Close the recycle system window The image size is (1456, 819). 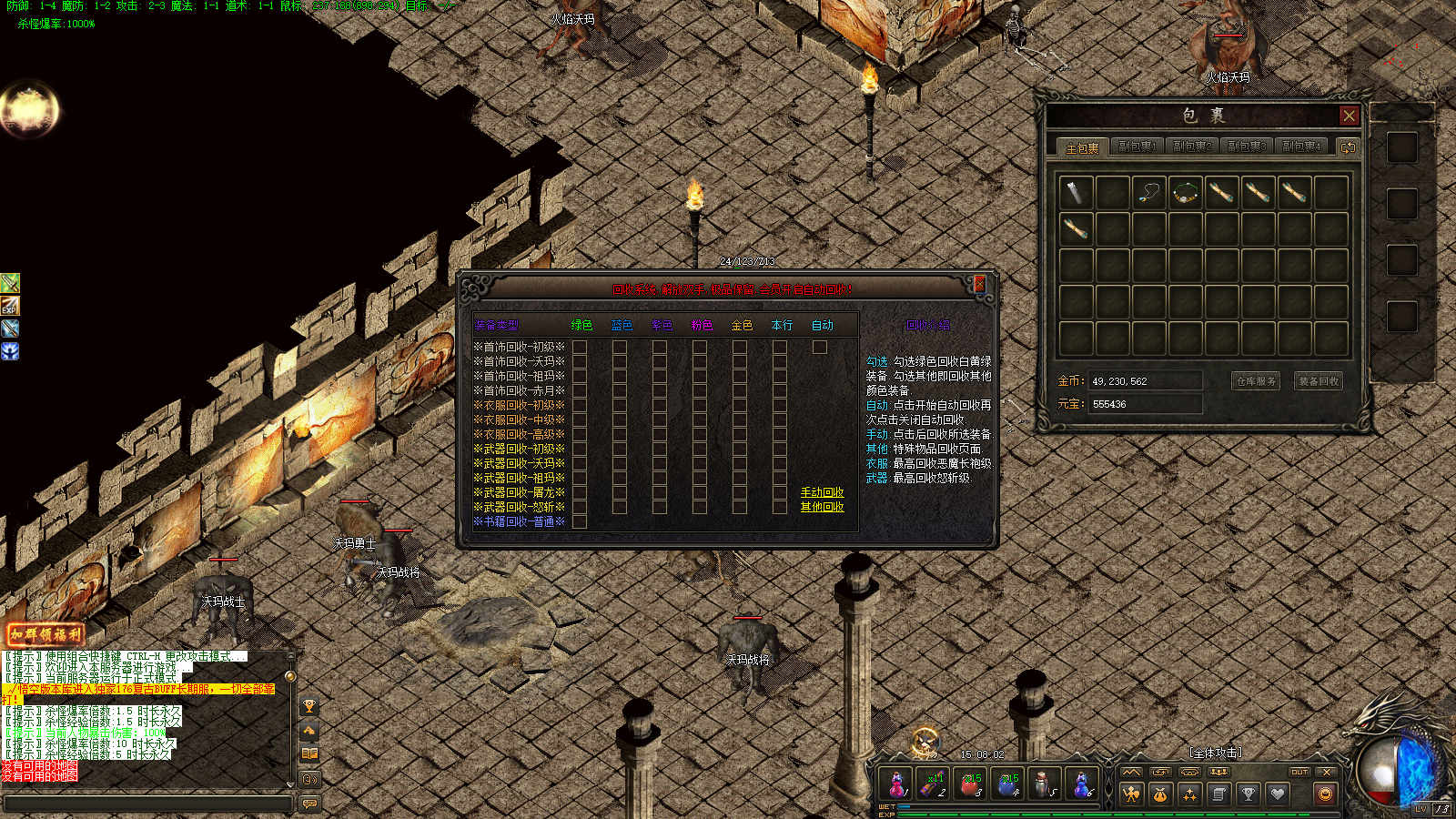click(980, 284)
